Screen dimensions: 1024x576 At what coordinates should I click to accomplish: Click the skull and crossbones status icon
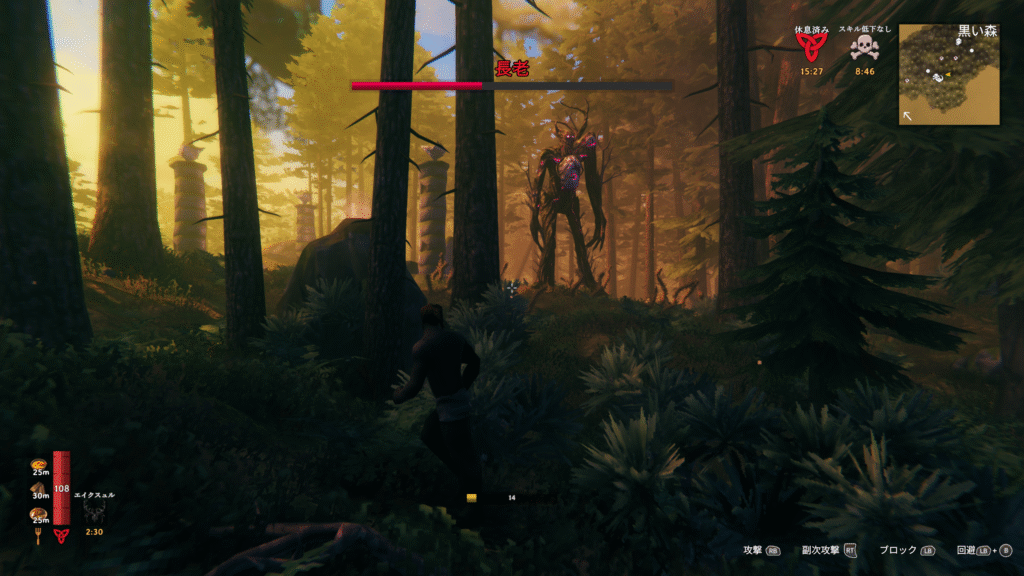coord(865,49)
